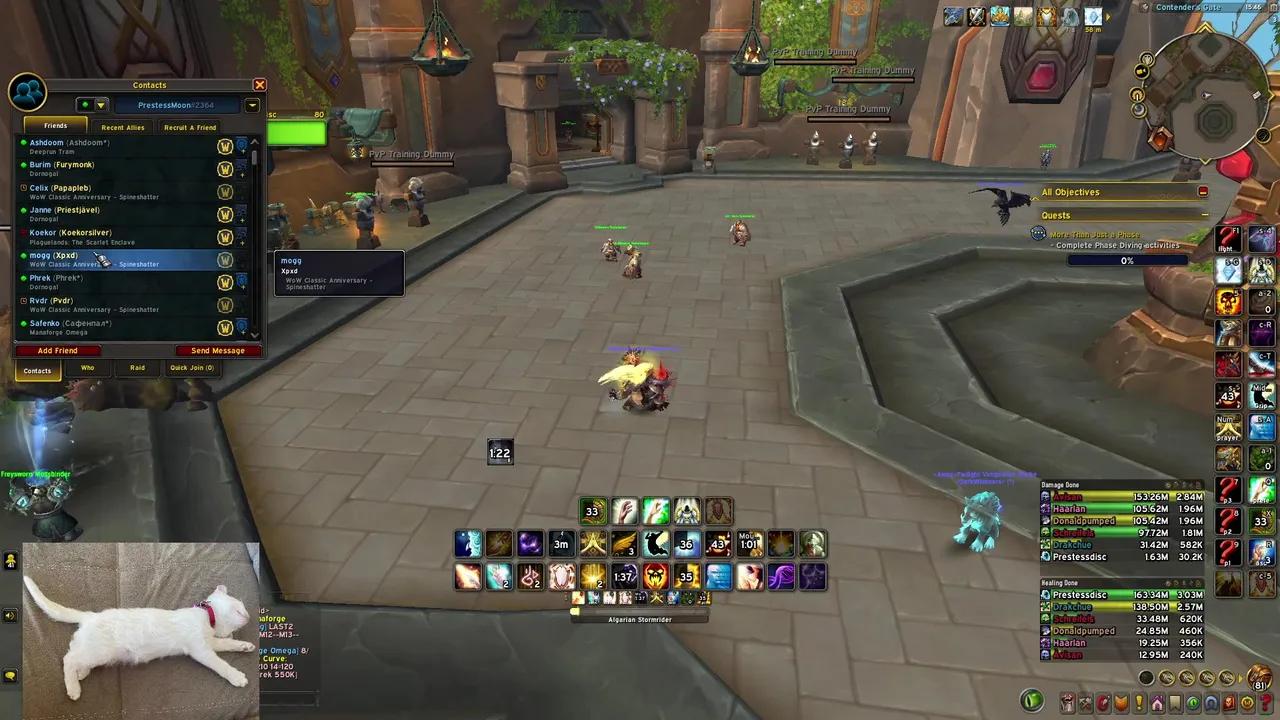Screen dimensions: 1280x720
Task: Open the Raid tab
Action: [x=137, y=368]
